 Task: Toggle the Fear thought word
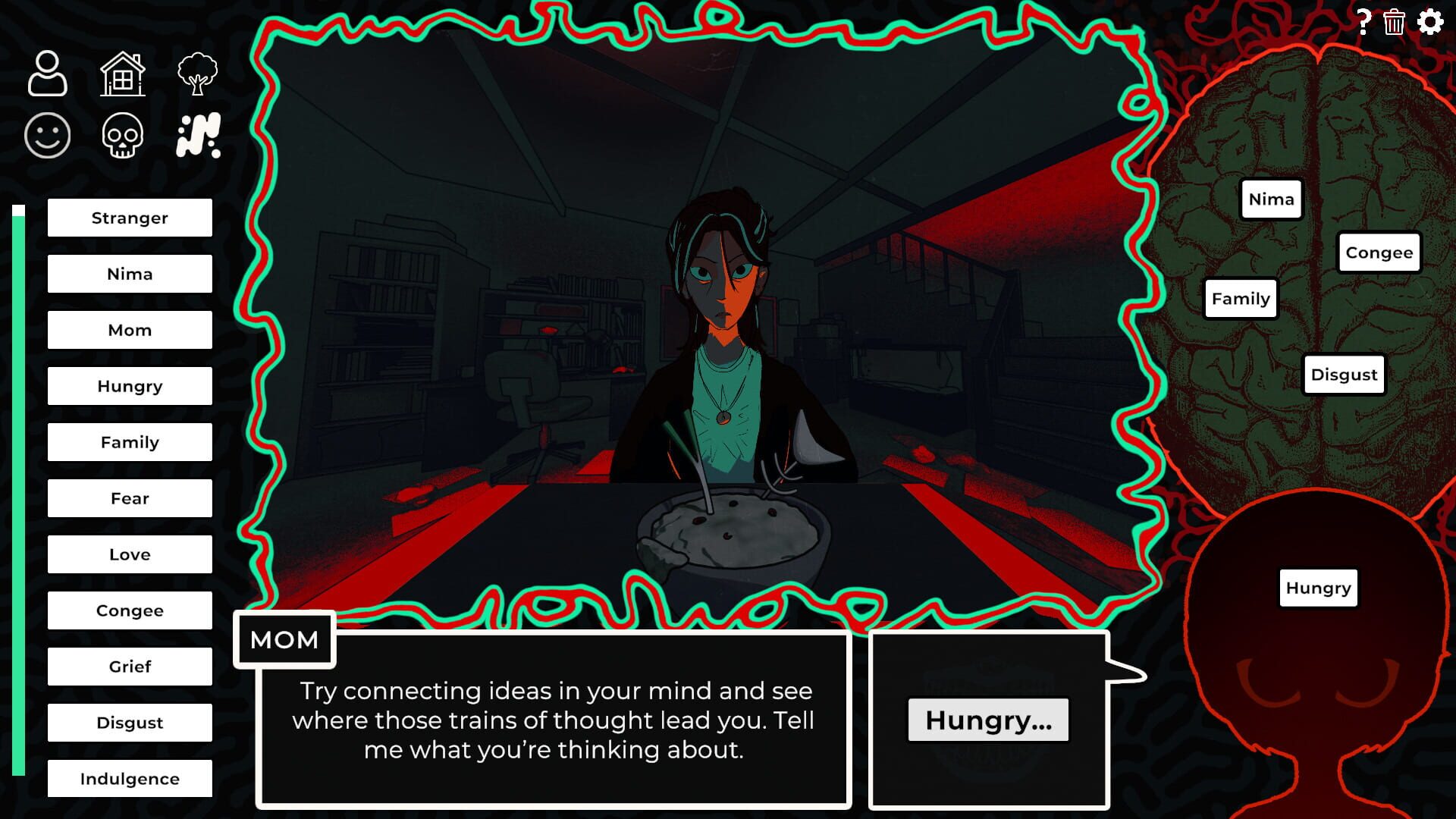click(x=129, y=498)
